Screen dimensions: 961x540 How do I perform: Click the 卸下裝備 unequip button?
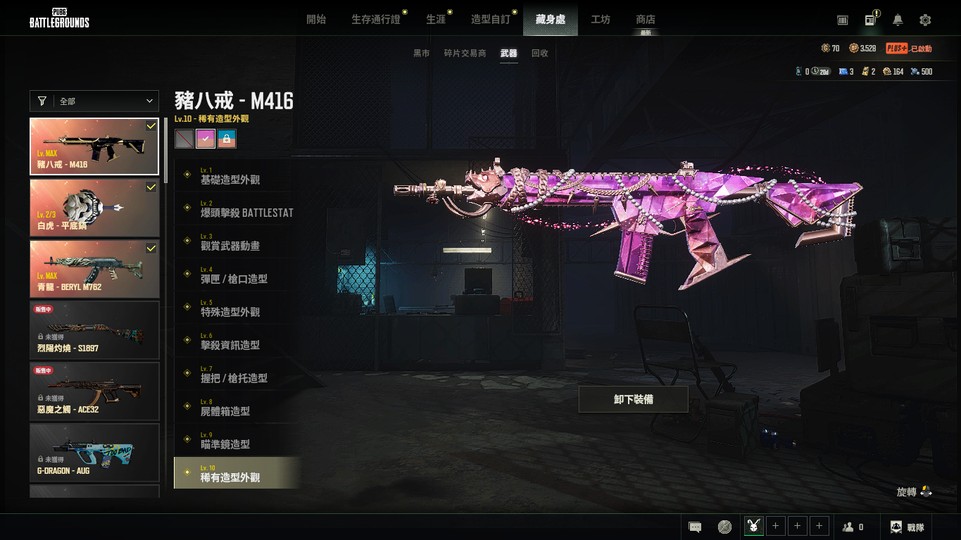point(633,399)
